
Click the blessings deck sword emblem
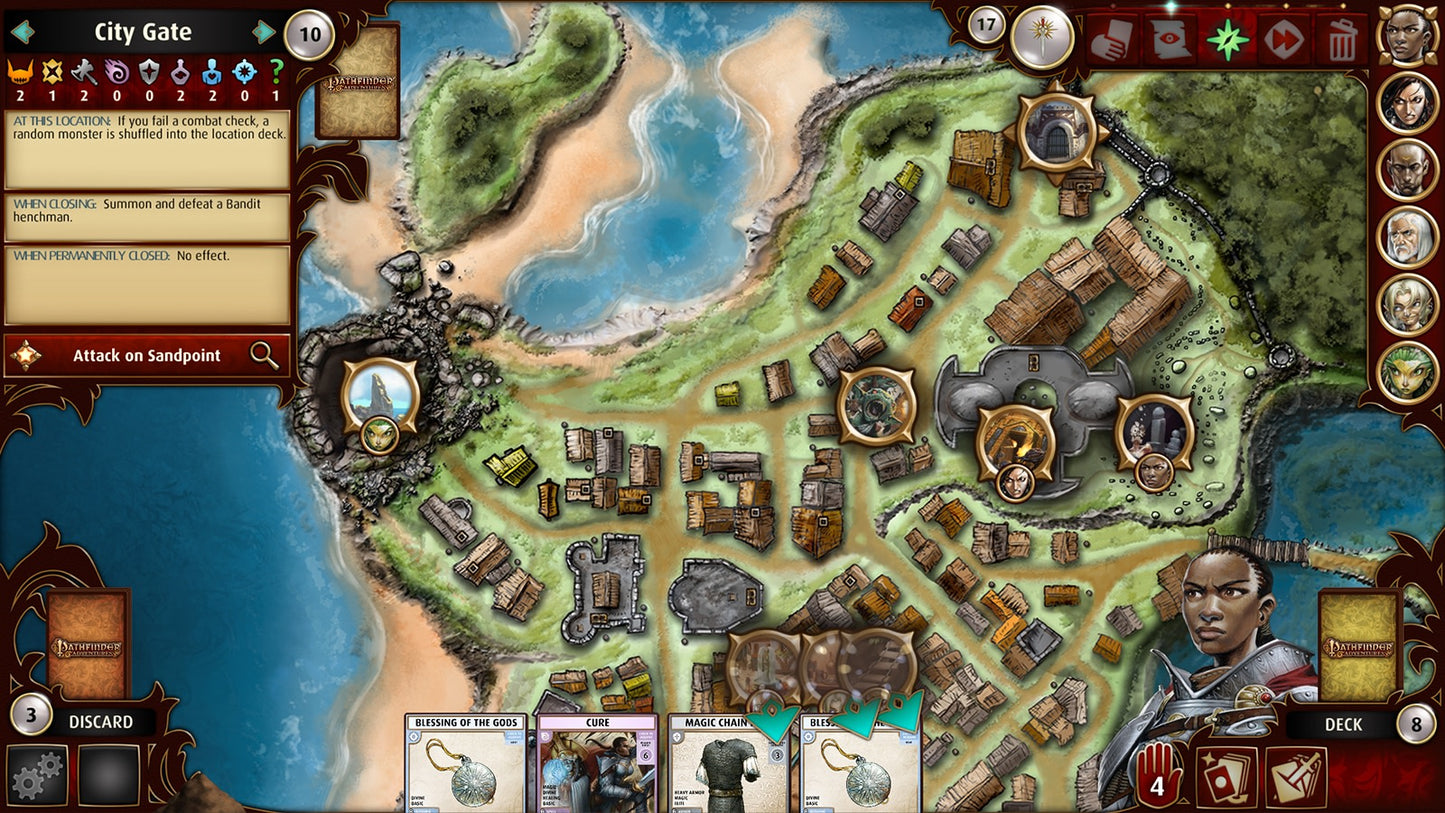[1042, 38]
